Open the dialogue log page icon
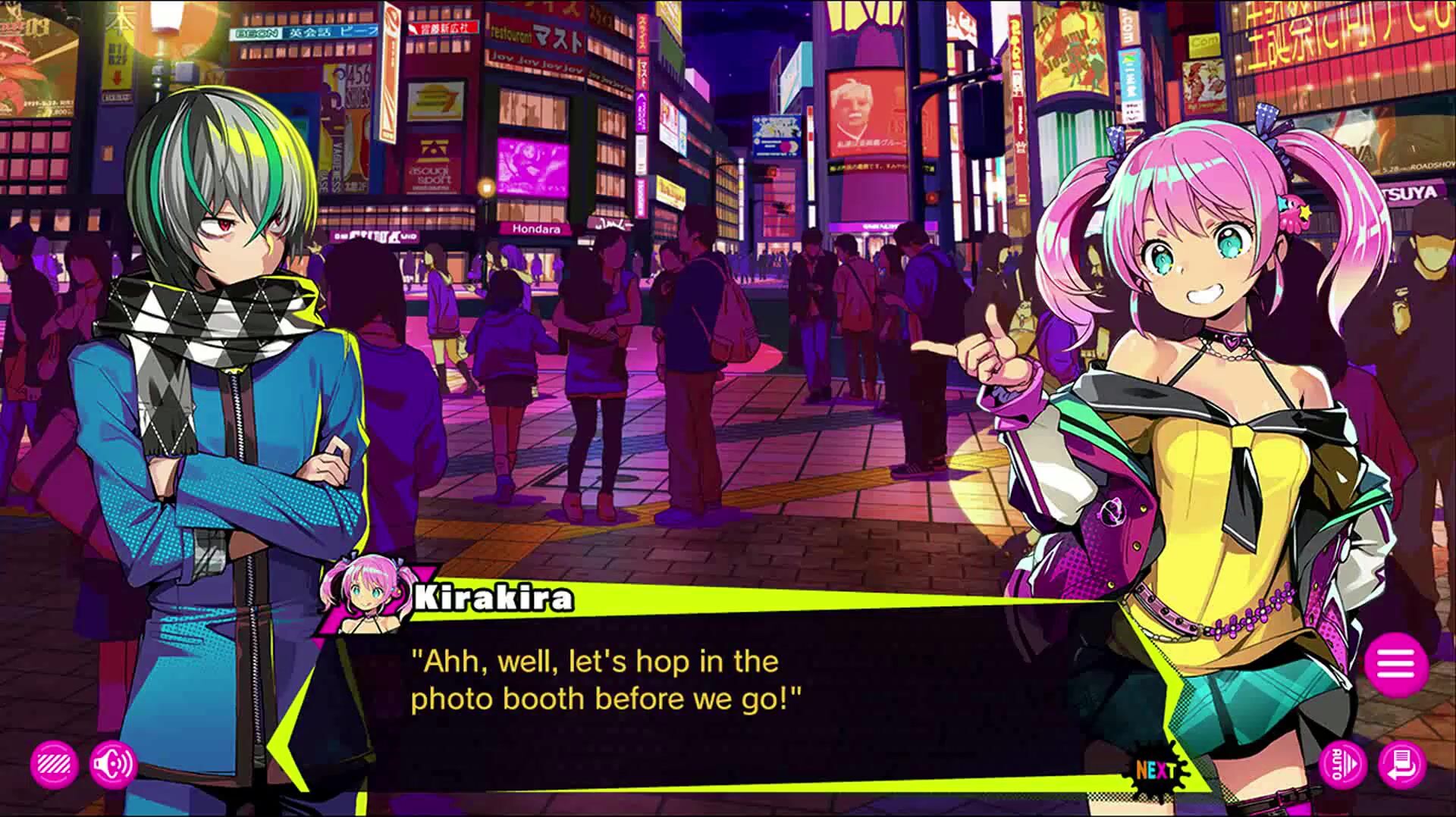Image resolution: width=1456 pixels, height=817 pixels. (x=1402, y=764)
